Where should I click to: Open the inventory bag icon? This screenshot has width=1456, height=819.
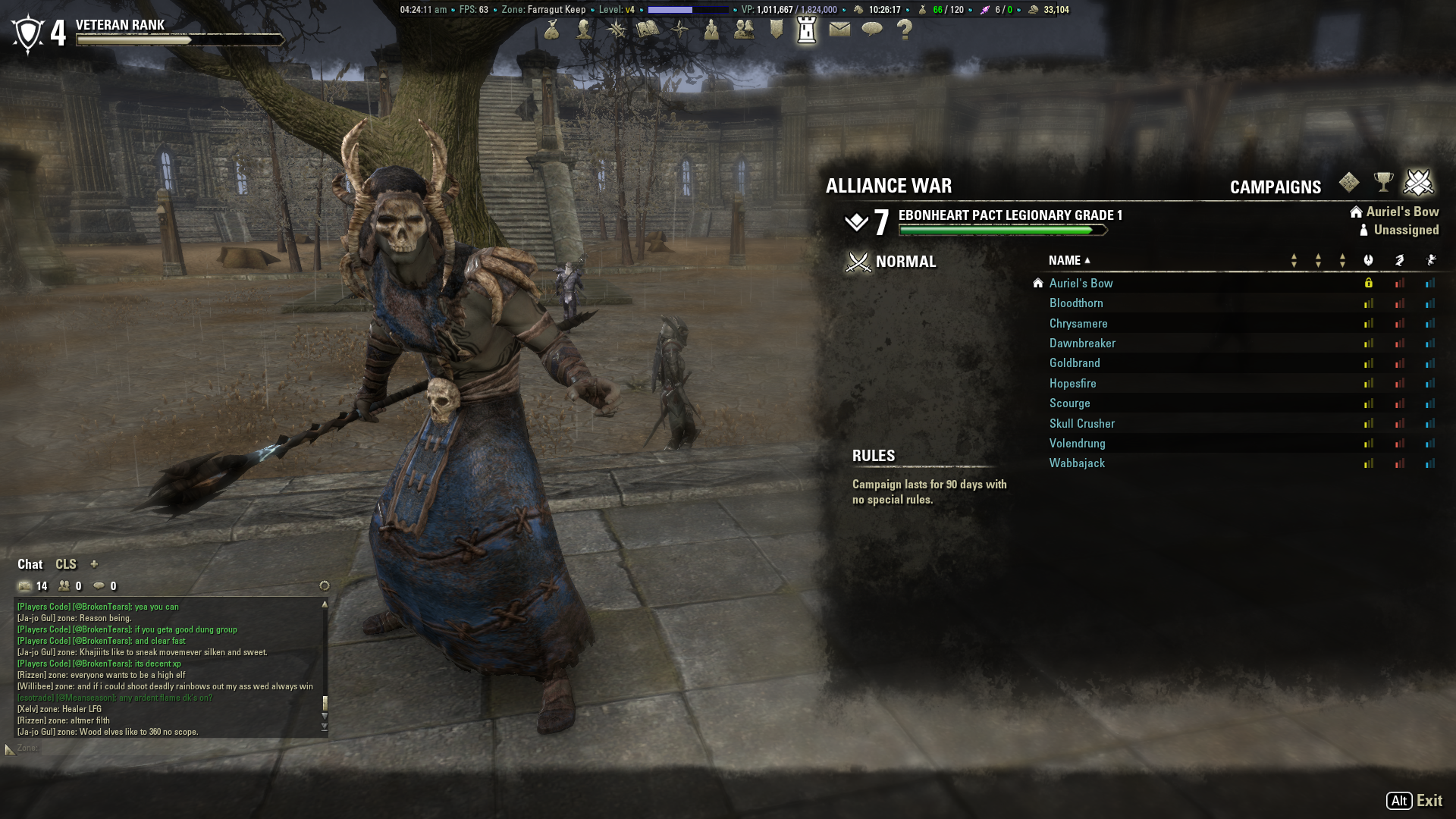(x=551, y=30)
